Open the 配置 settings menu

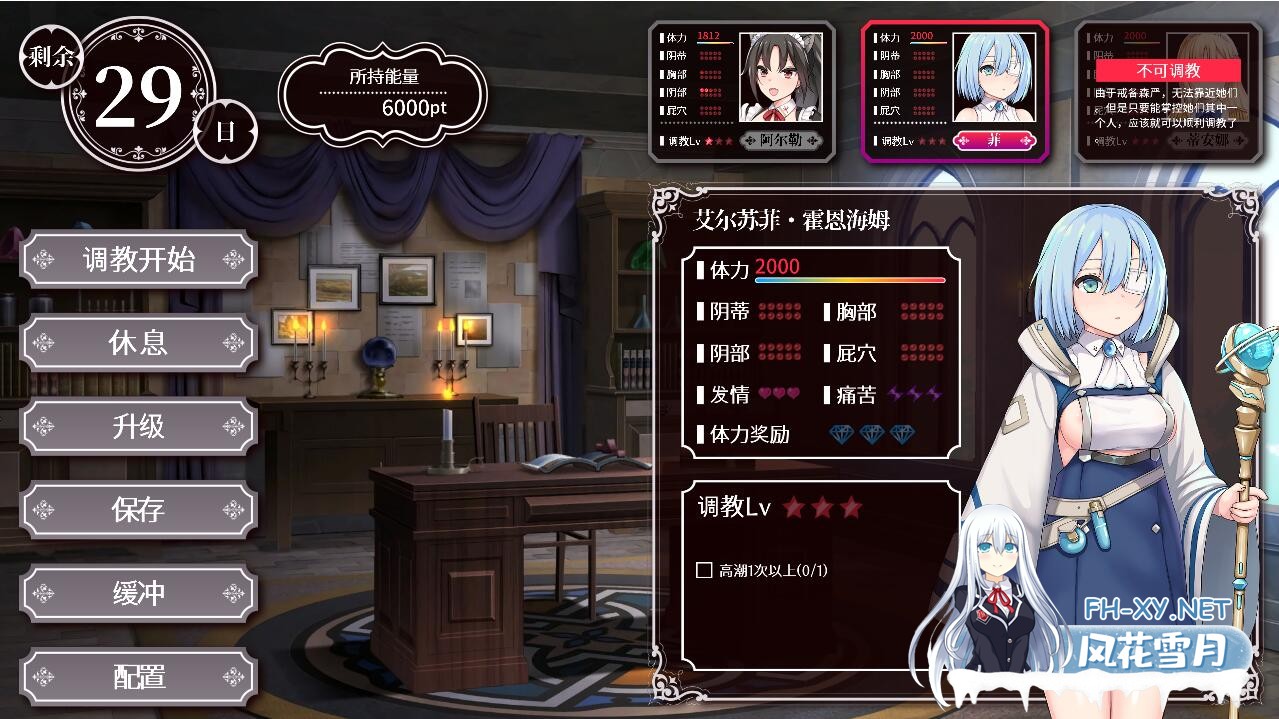tap(138, 677)
